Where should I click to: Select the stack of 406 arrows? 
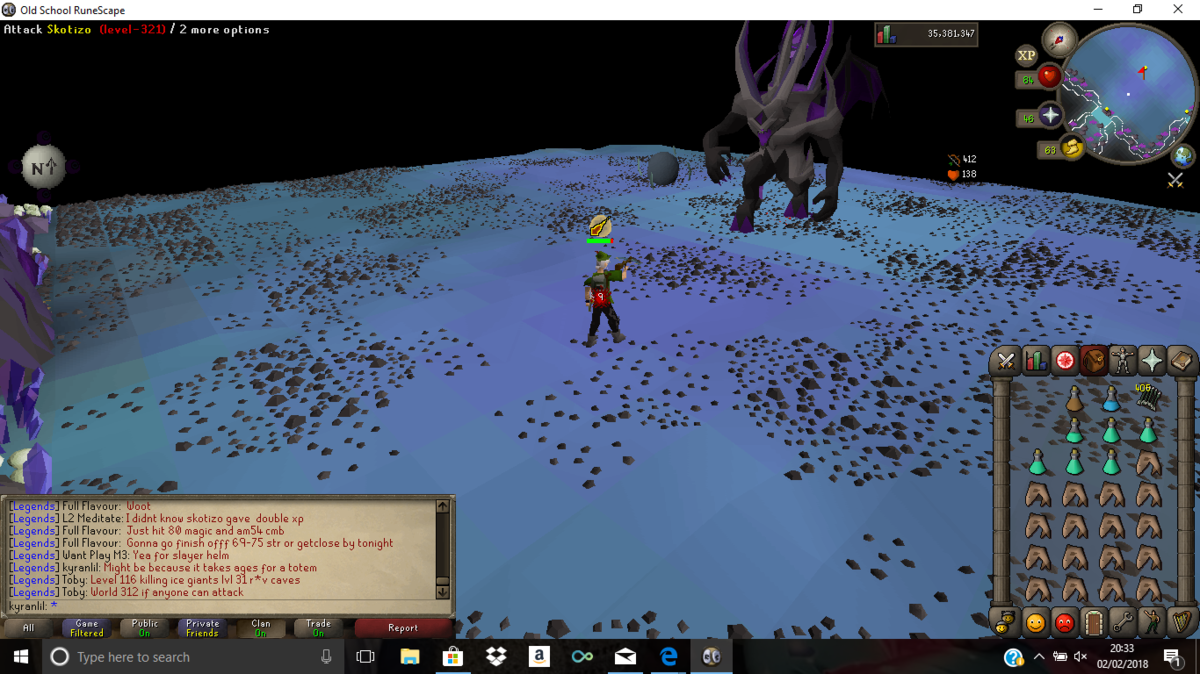(x=1147, y=398)
